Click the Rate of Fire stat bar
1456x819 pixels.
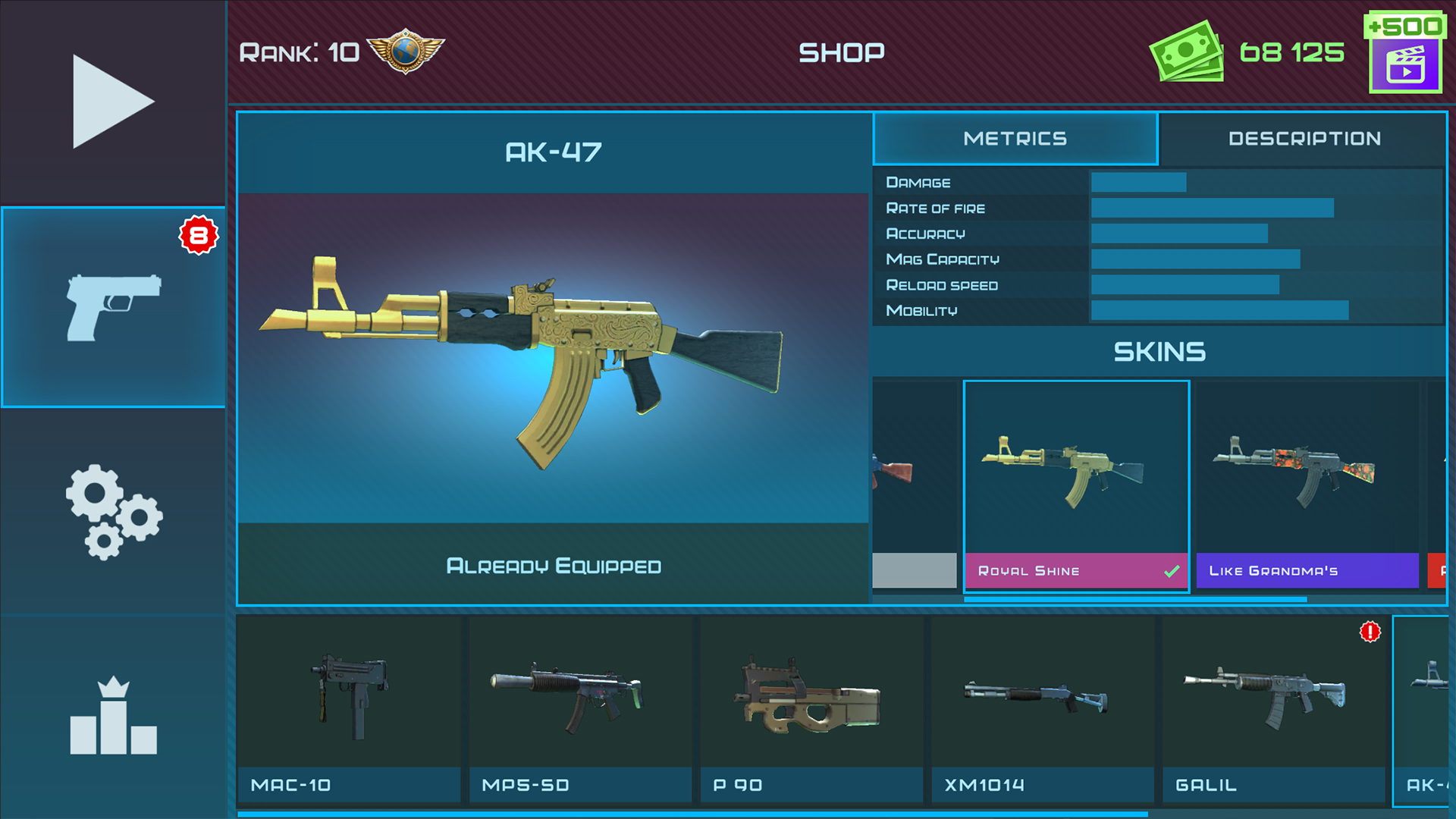[x=1212, y=208]
